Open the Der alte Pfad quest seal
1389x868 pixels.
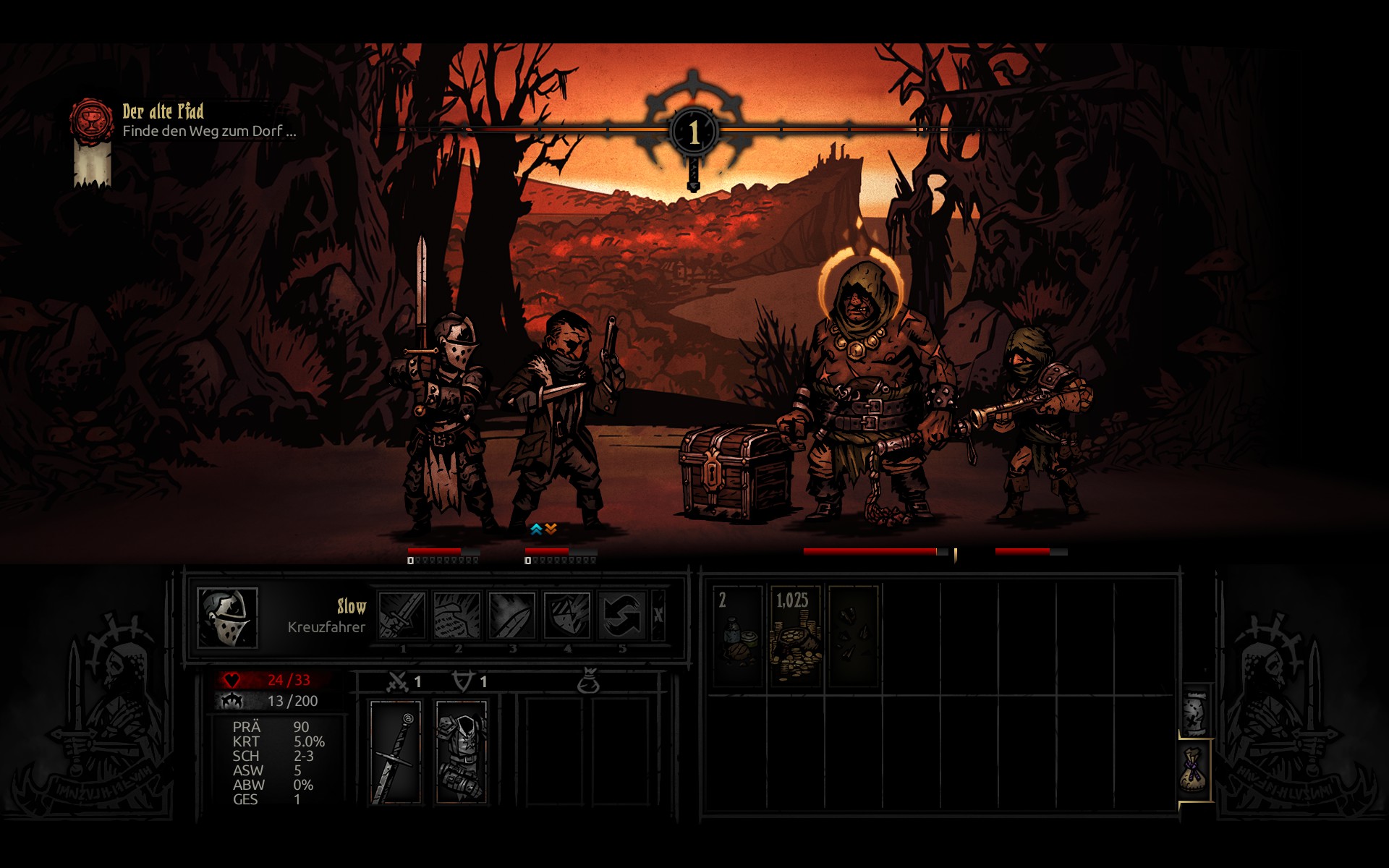tap(91, 120)
